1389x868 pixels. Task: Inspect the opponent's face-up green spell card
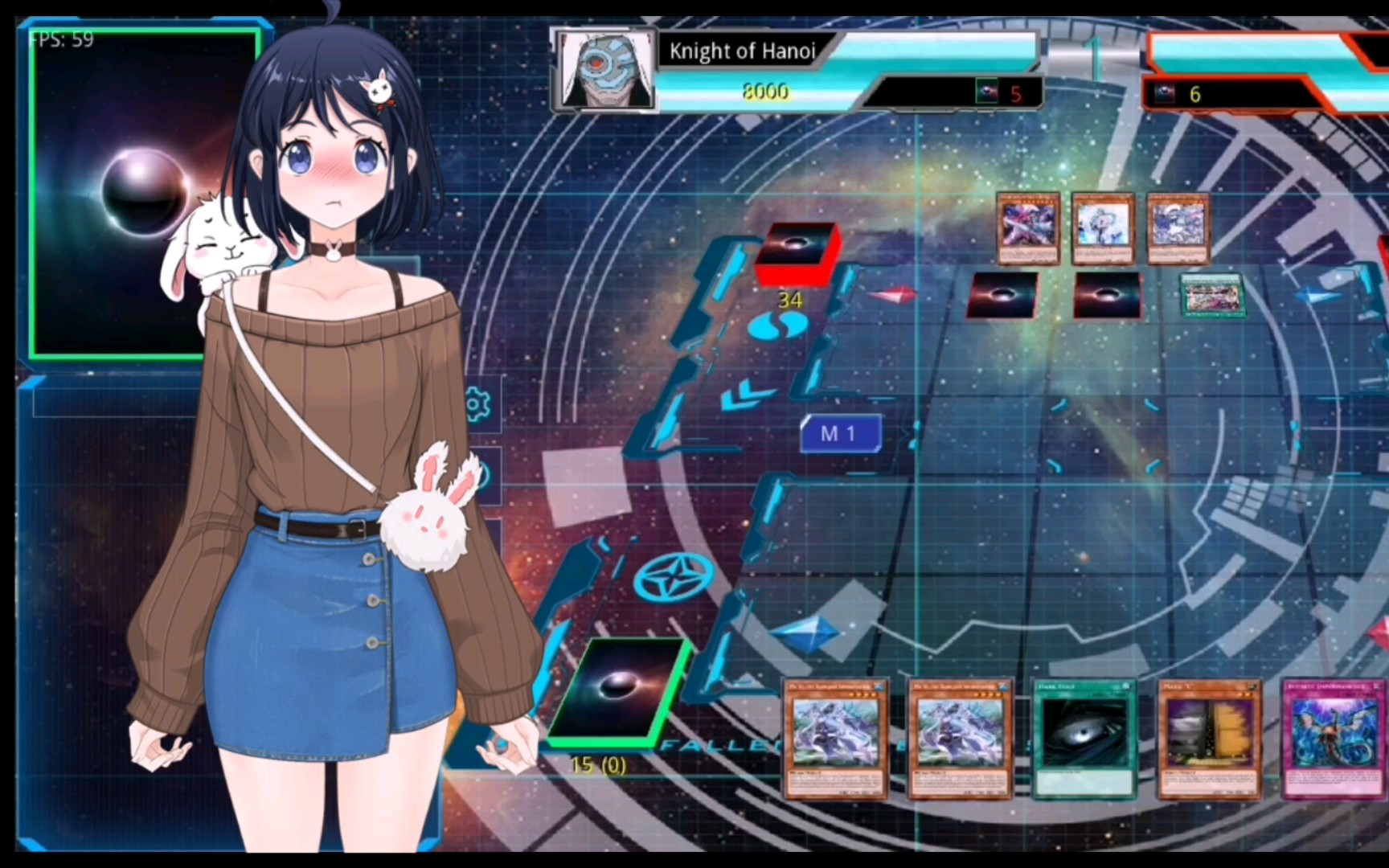tap(1212, 295)
